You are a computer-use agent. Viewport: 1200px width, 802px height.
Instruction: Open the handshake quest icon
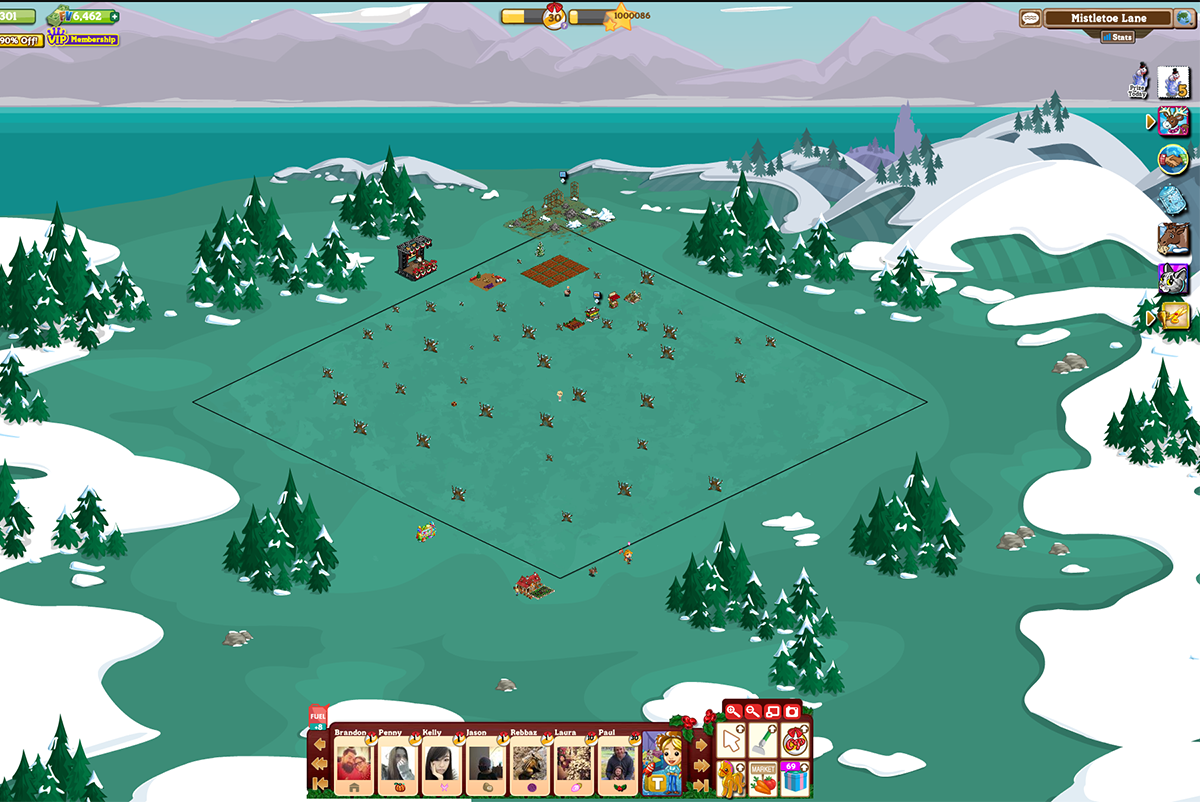coord(1173,159)
